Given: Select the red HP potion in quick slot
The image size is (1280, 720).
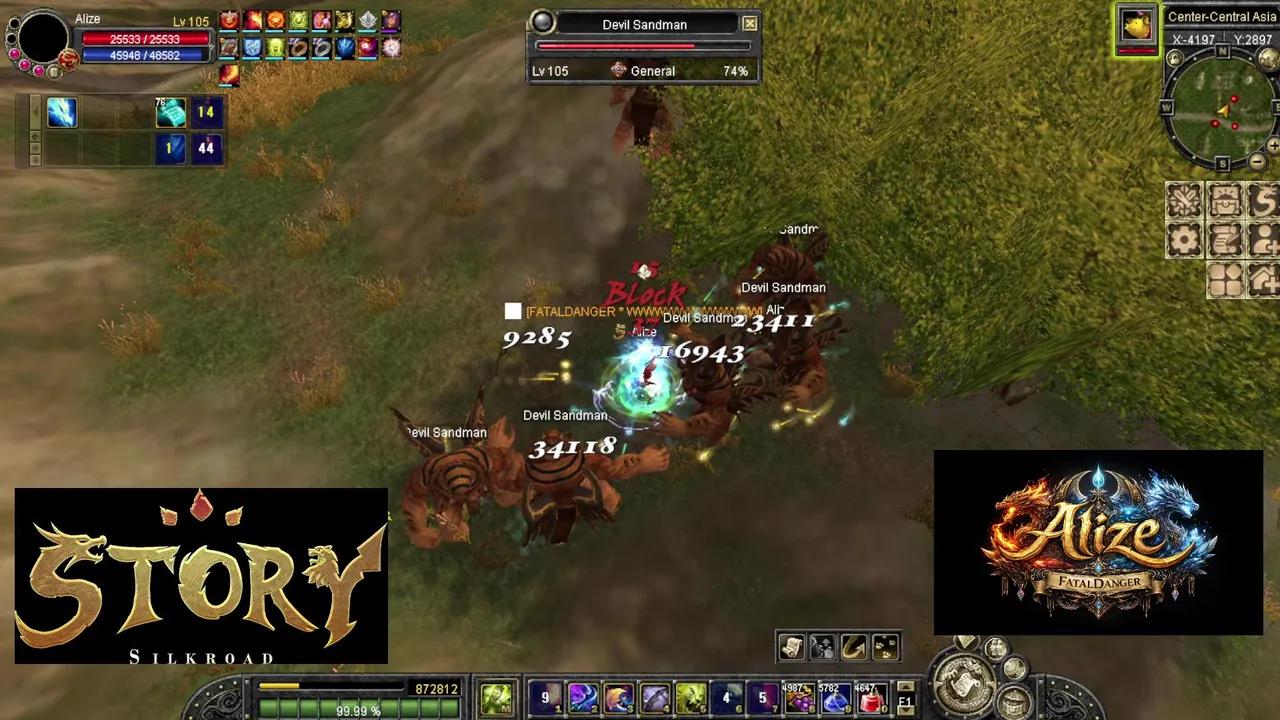Looking at the screenshot, I should (x=871, y=701).
